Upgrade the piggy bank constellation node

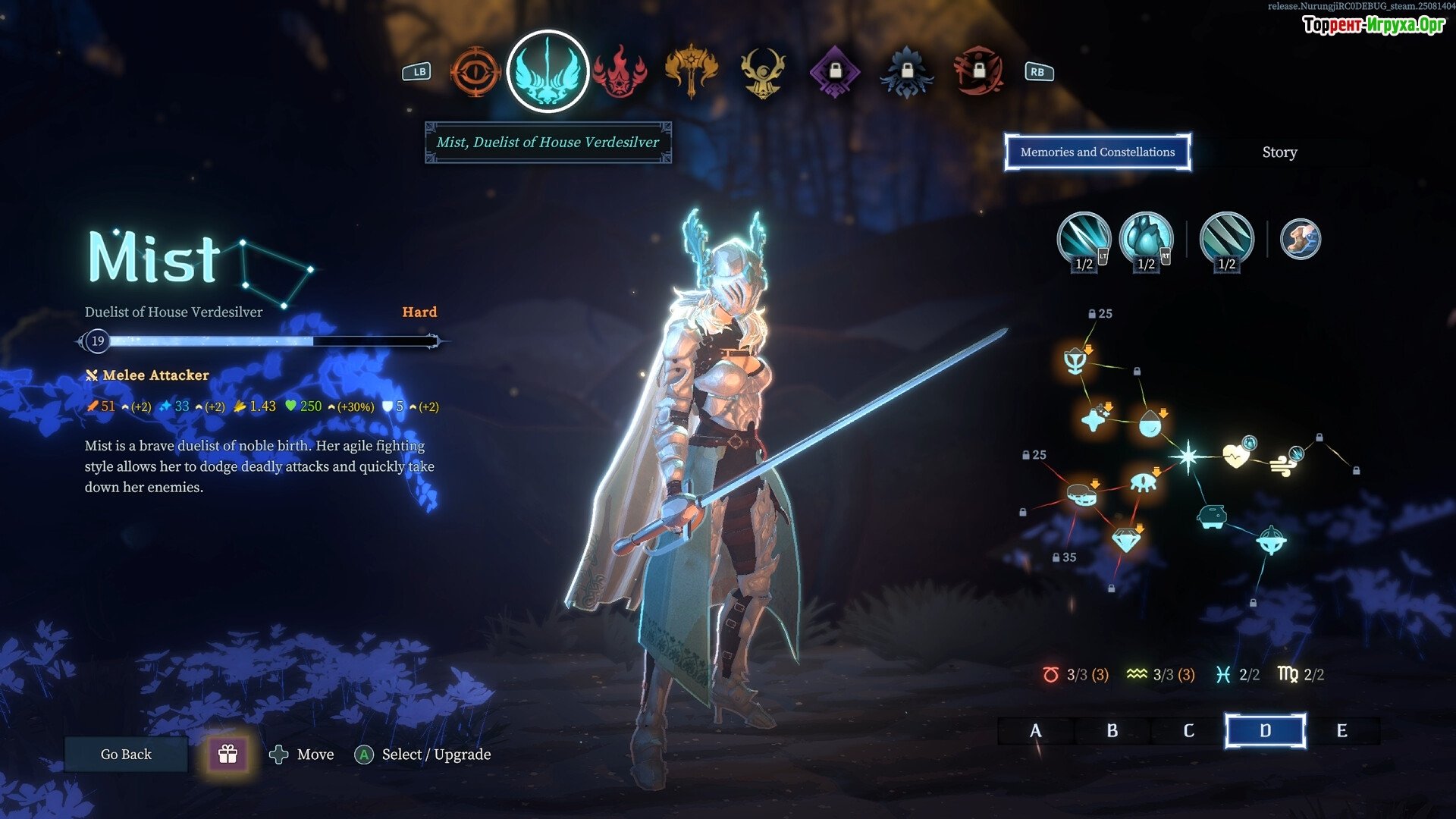(1211, 517)
